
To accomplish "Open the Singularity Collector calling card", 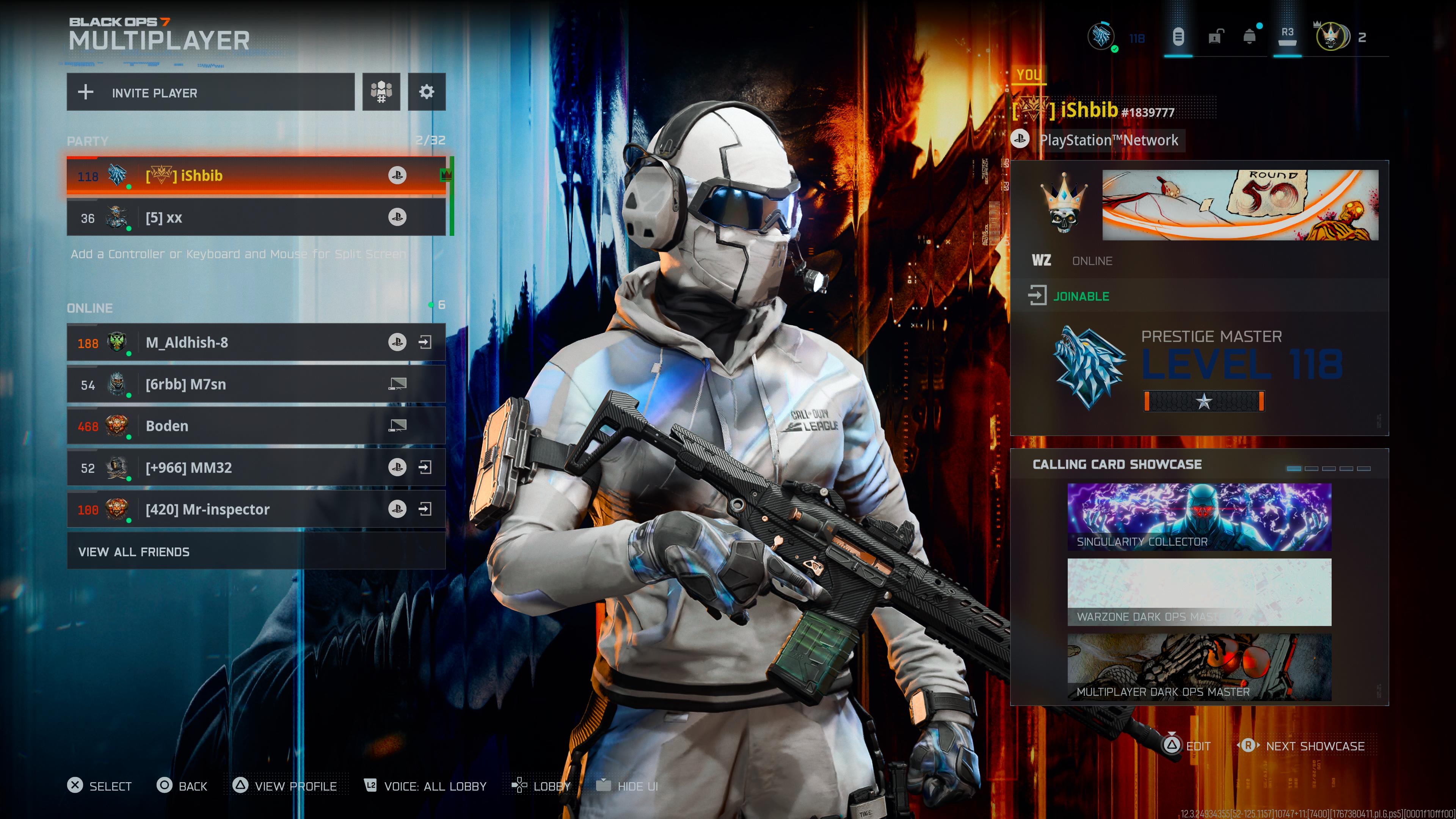I will [x=1199, y=516].
